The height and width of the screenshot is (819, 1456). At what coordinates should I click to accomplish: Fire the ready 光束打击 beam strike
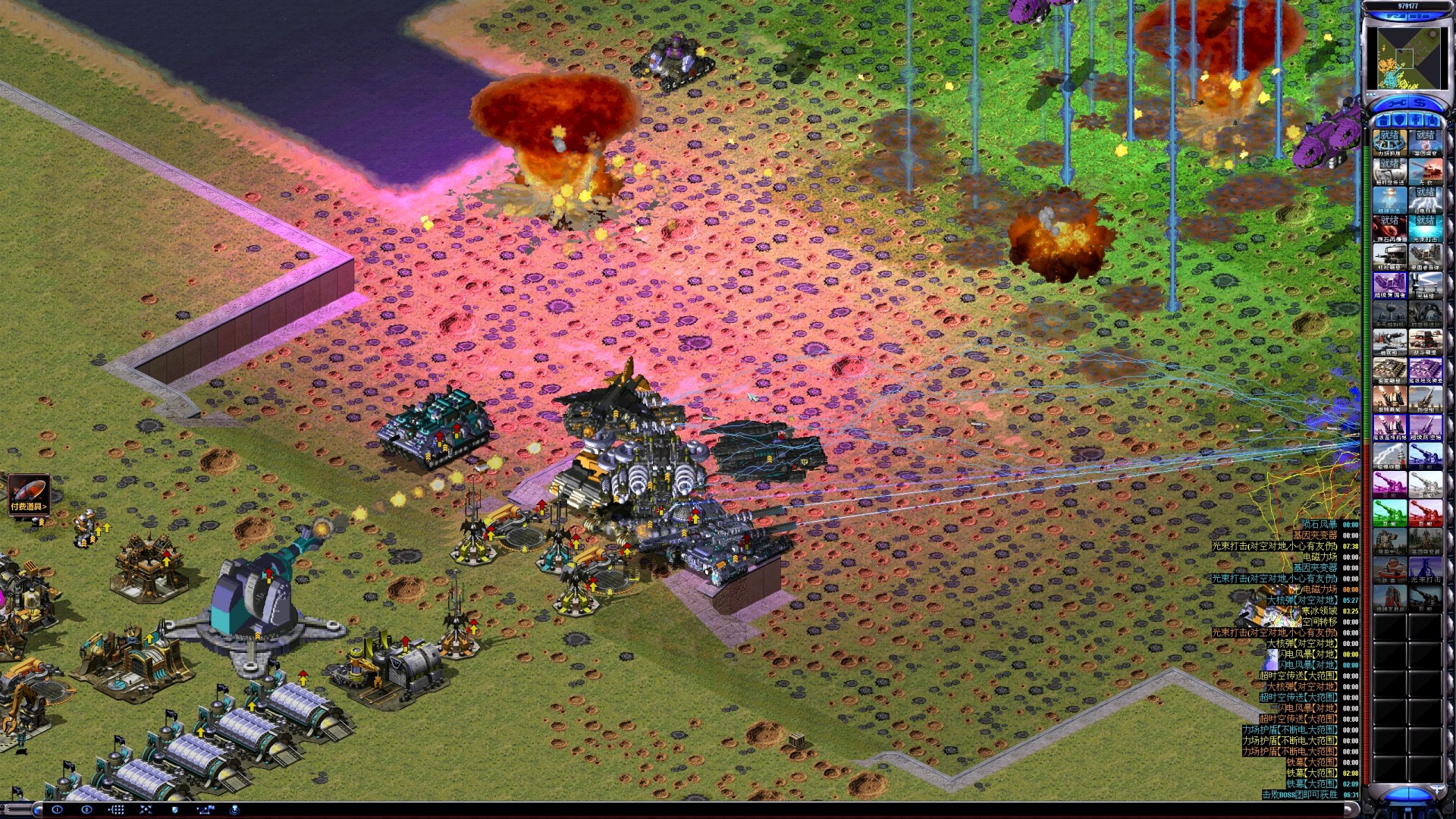[1426, 227]
